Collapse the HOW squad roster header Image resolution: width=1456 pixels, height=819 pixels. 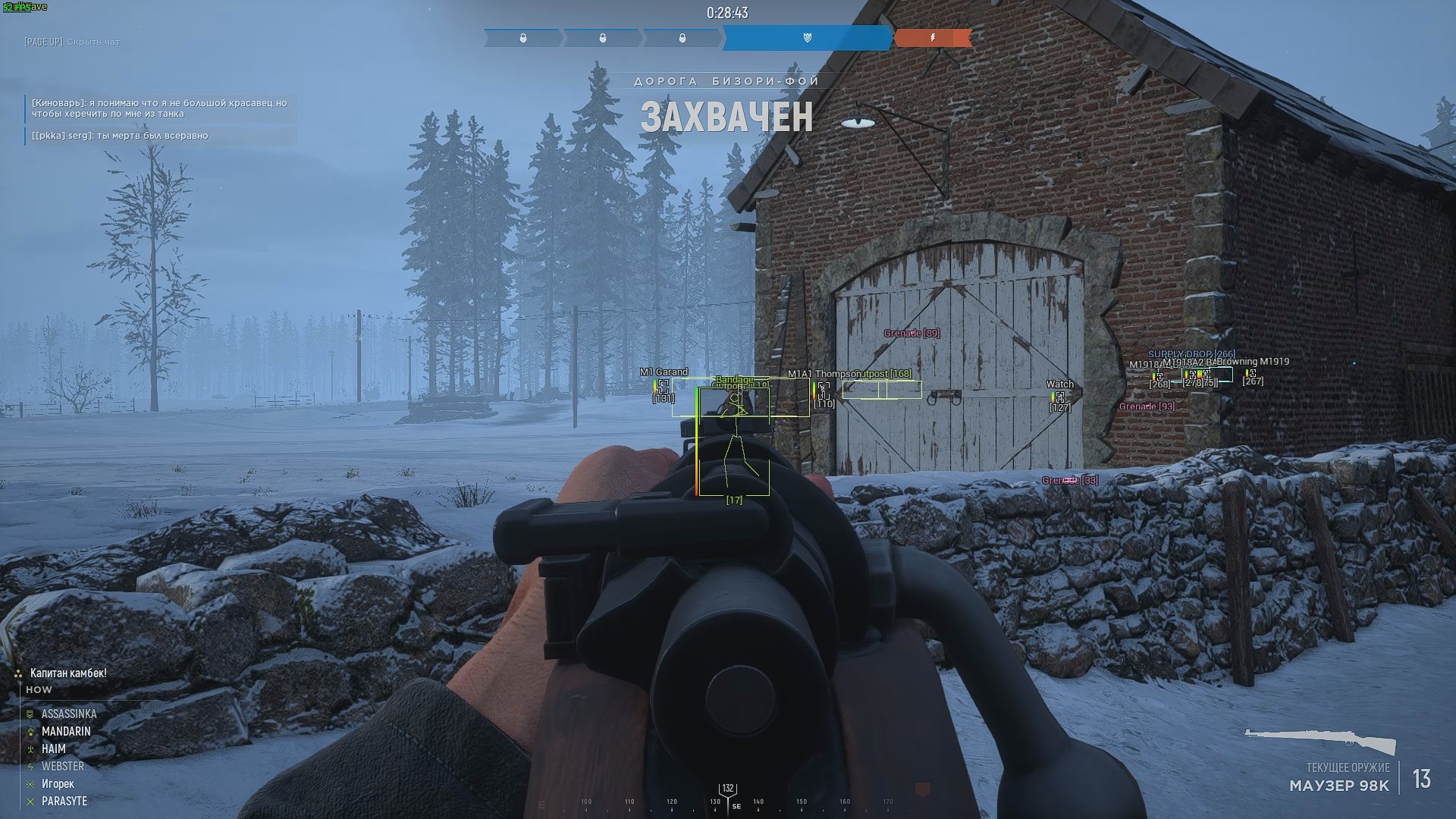click(x=38, y=689)
